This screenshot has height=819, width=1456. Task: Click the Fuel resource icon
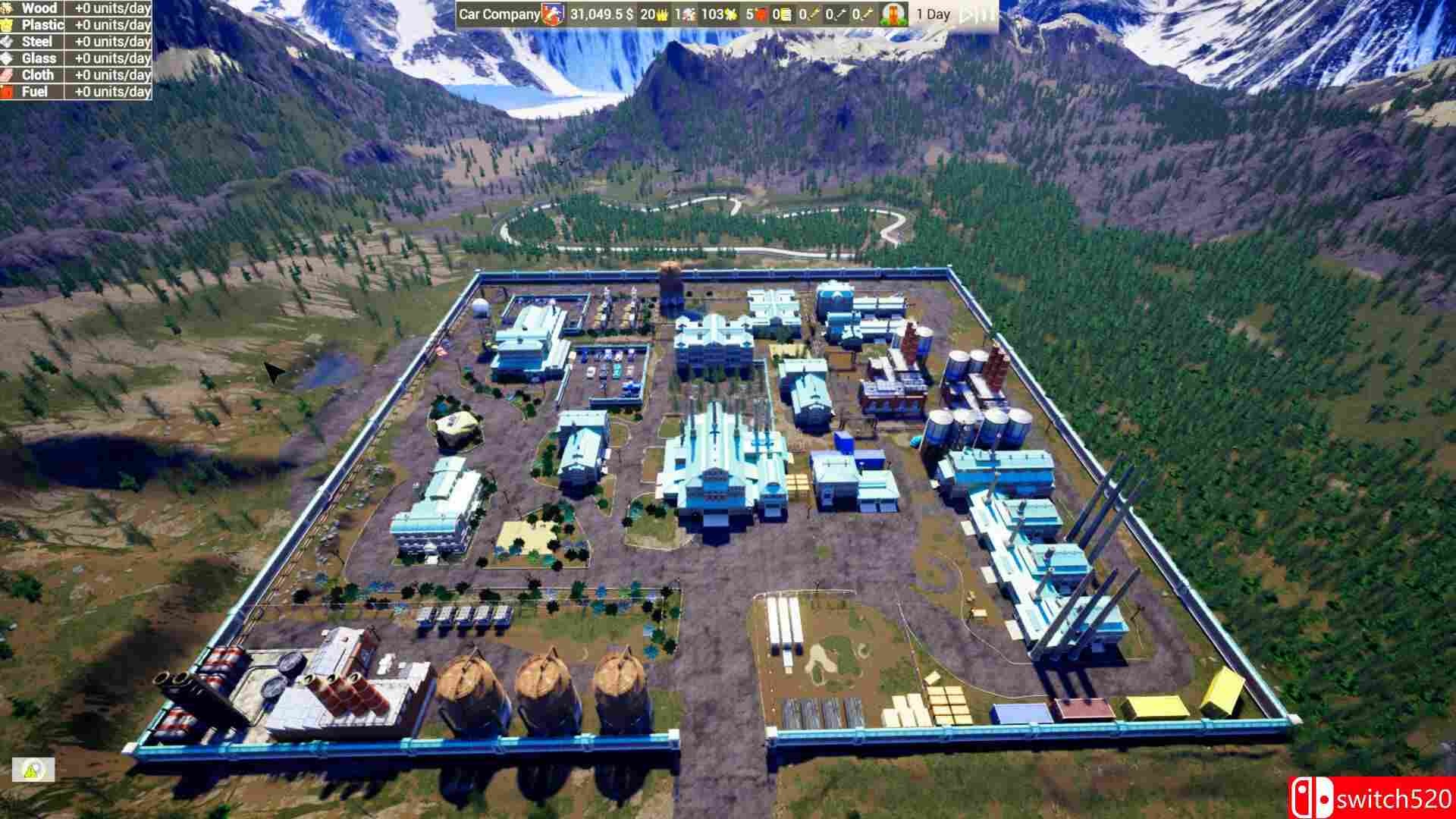pyautogui.click(x=7, y=92)
